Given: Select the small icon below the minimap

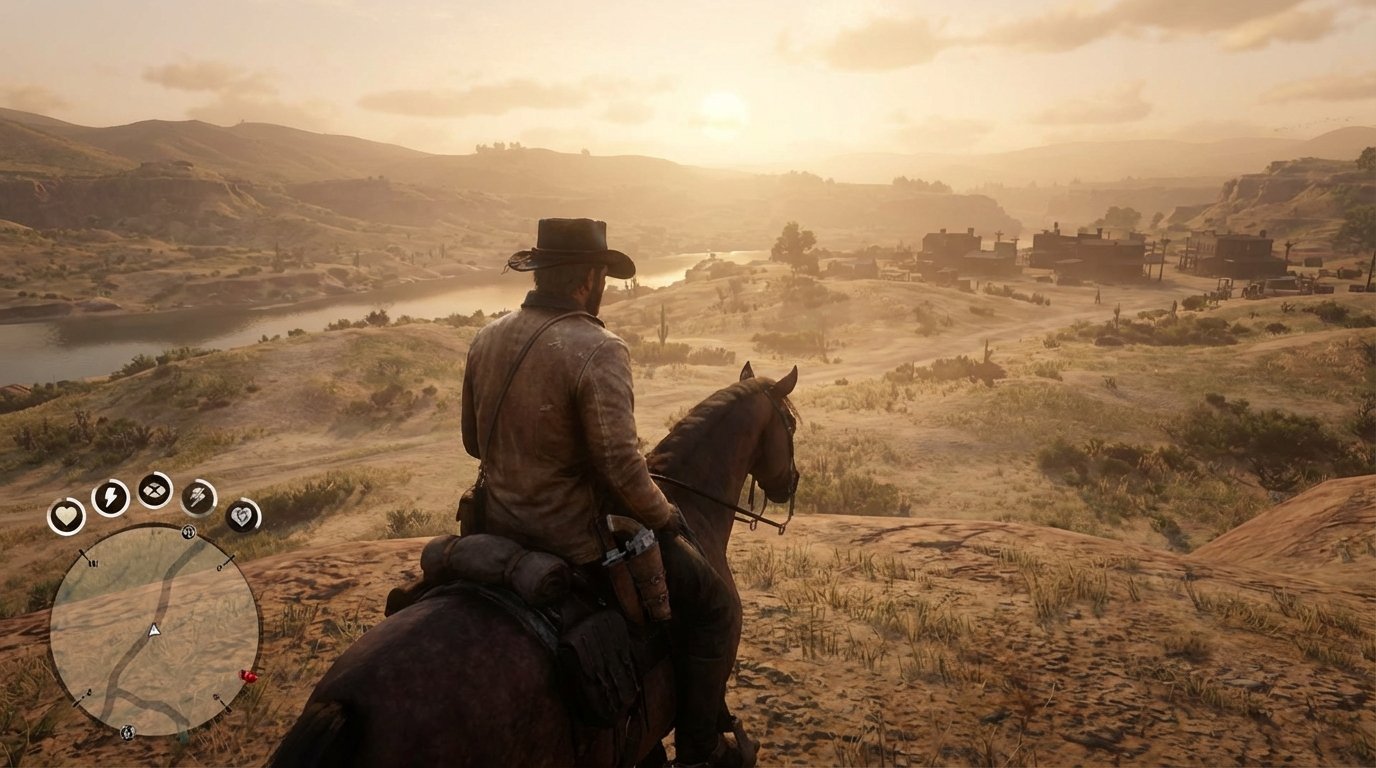Looking at the screenshot, I should click(127, 731).
